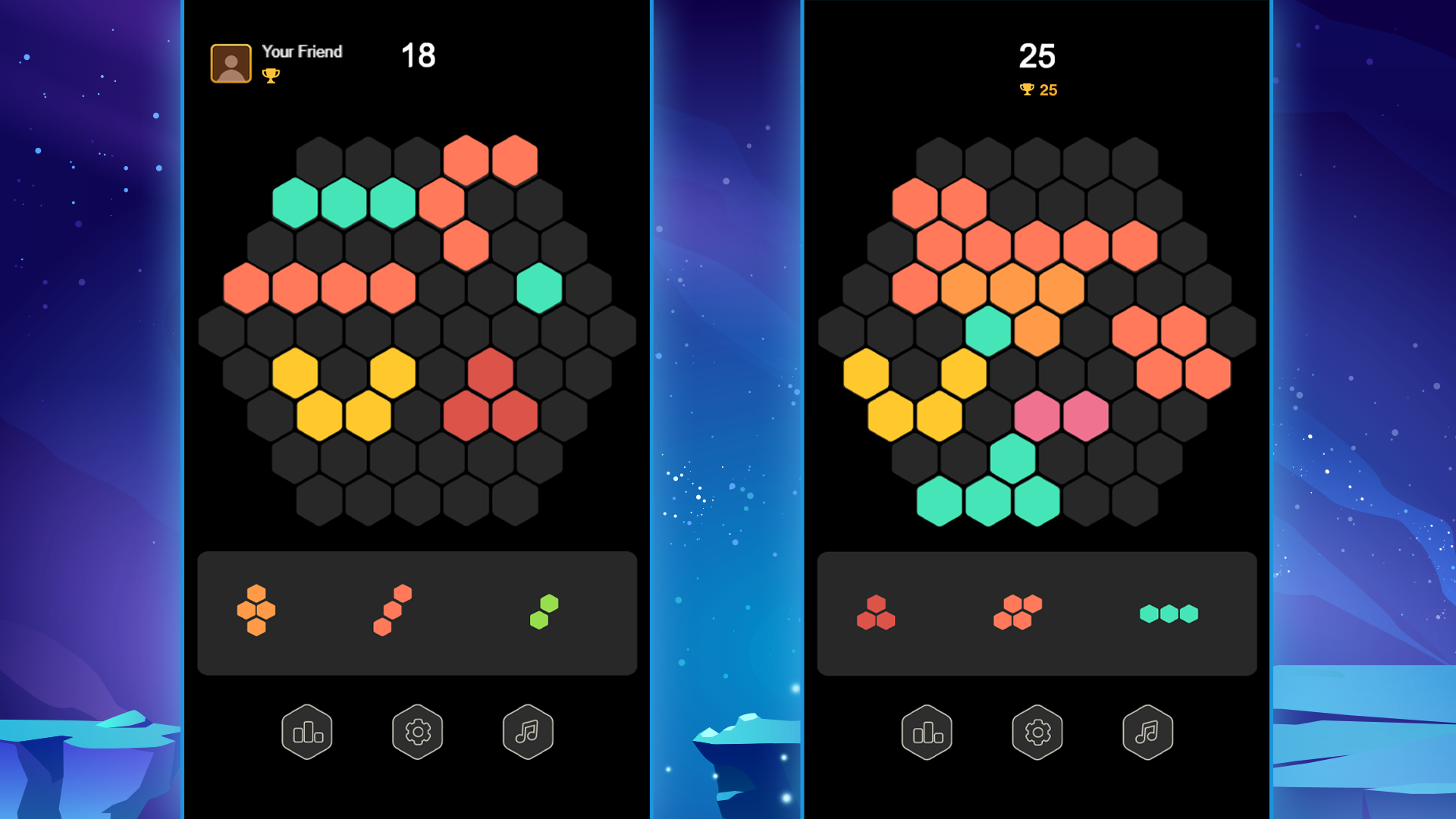The width and height of the screenshot is (1456, 819).
Task: Click the trophy icon under Your Friend
Action: (x=271, y=76)
